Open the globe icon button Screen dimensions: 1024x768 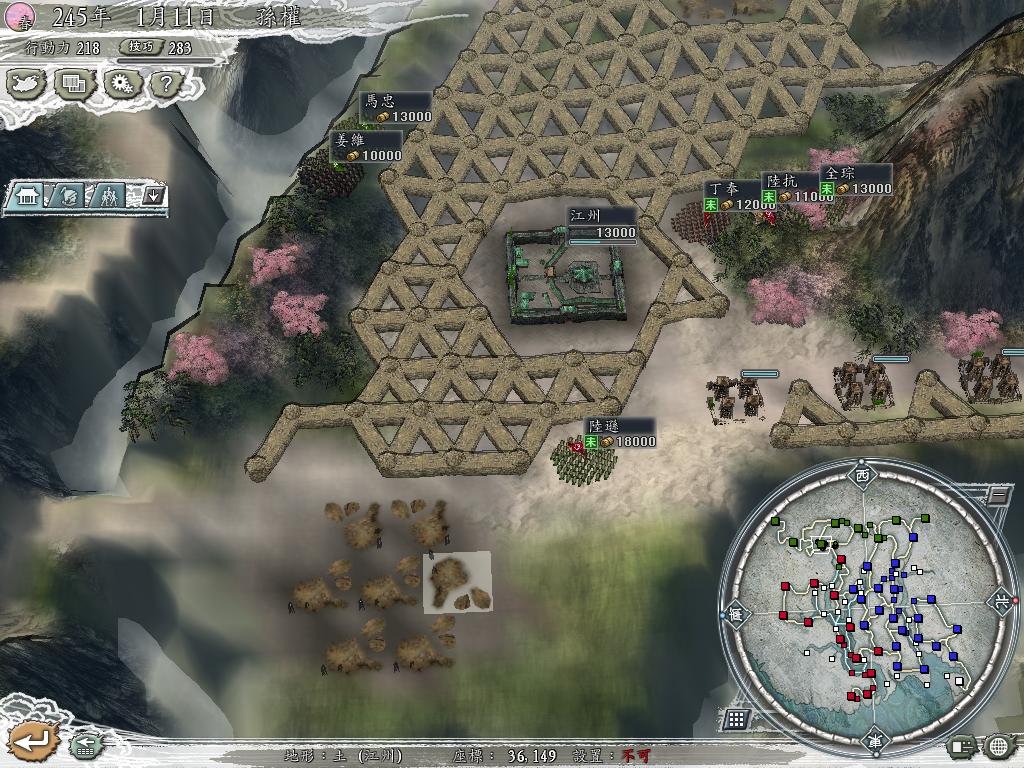[x=998, y=745]
